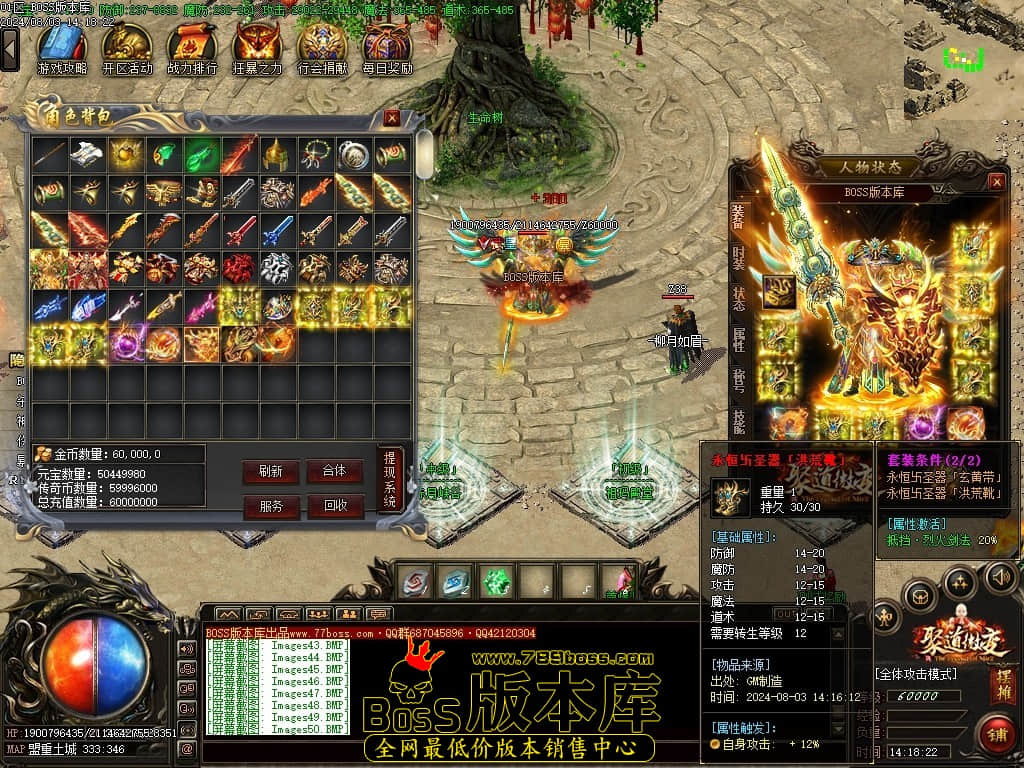The height and width of the screenshot is (768, 1024).
Task: Click the 回收 recycle button
Action: click(x=334, y=507)
